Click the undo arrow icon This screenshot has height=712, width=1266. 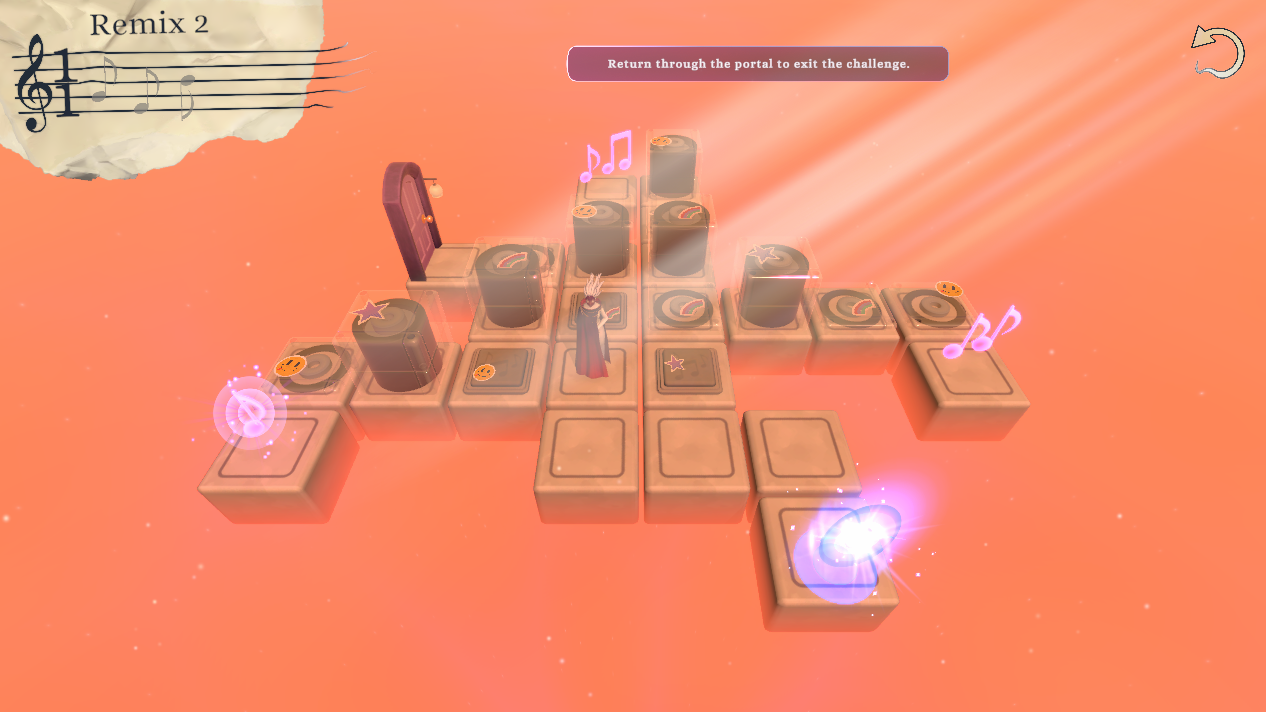pyautogui.click(x=1217, y=52)
